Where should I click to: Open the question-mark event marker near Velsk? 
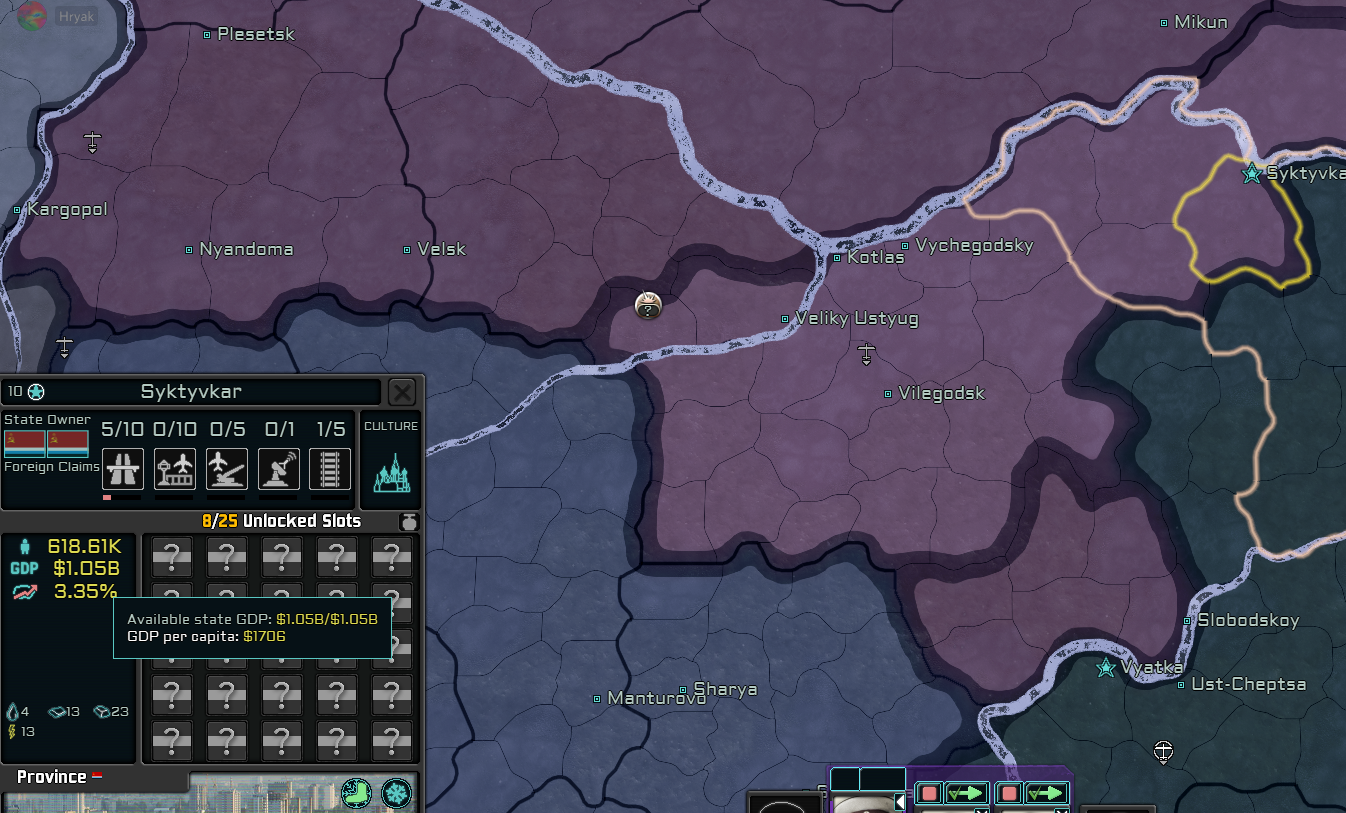click(x=649, y=307)
